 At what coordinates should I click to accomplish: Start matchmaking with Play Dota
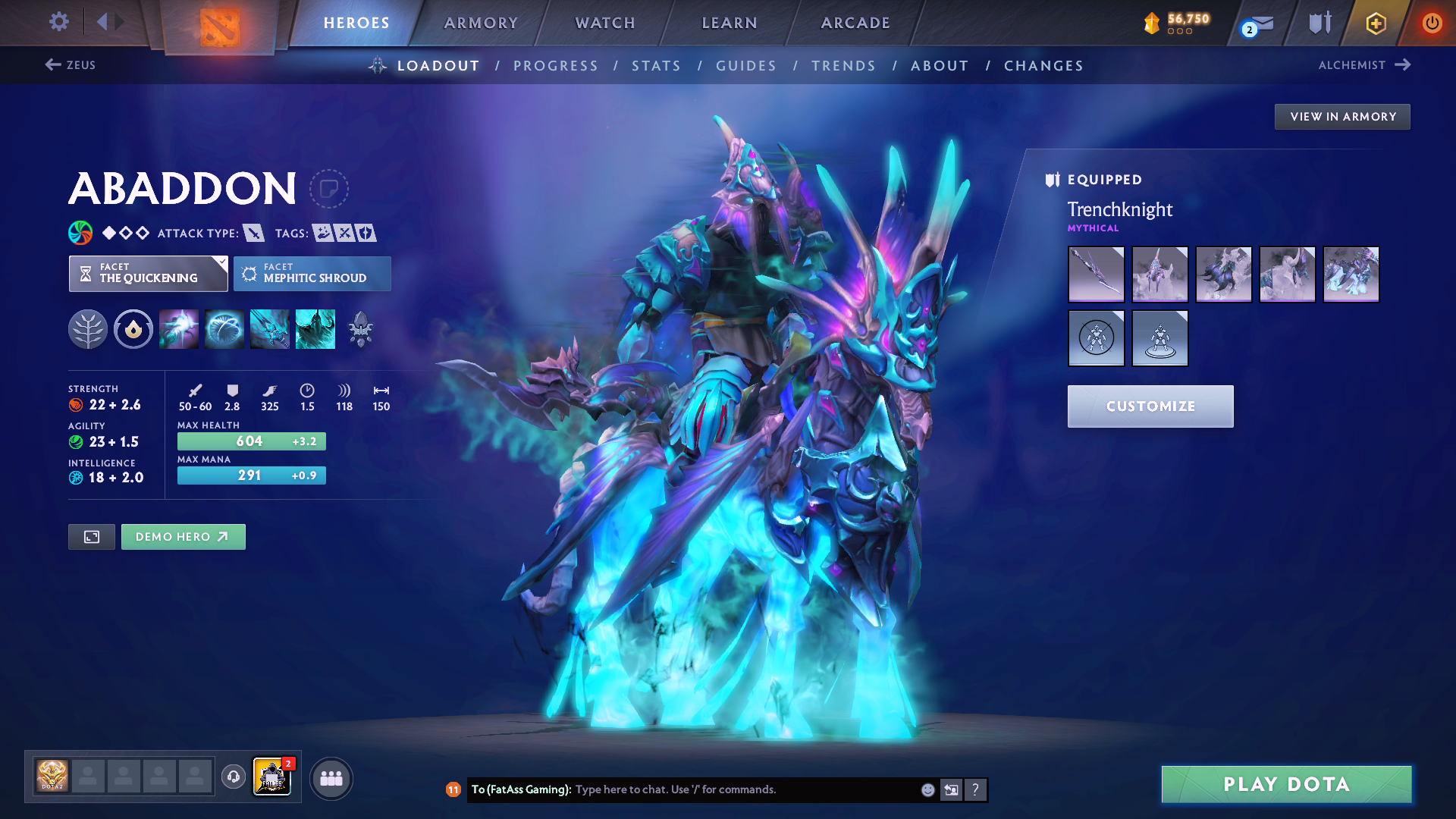point(1286,784)
